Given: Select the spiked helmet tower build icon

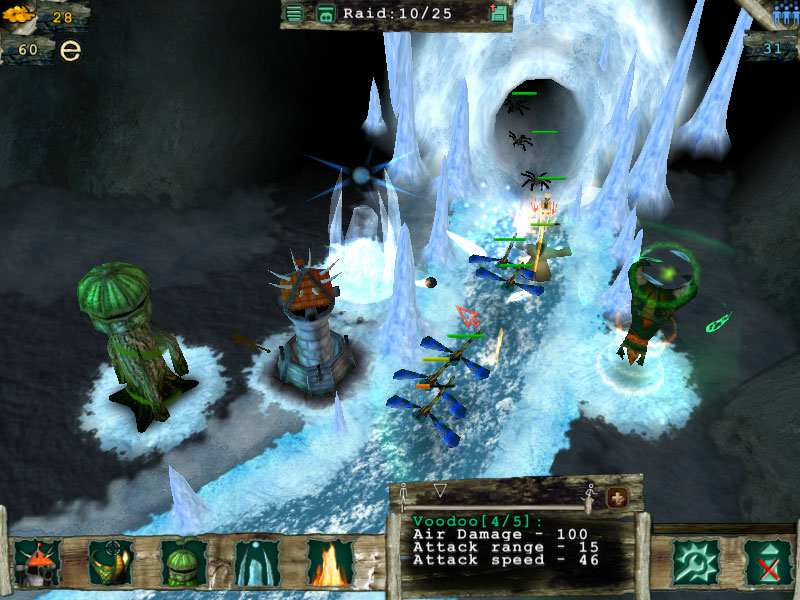Looking at the screenshot, I should tap(38, 562).
